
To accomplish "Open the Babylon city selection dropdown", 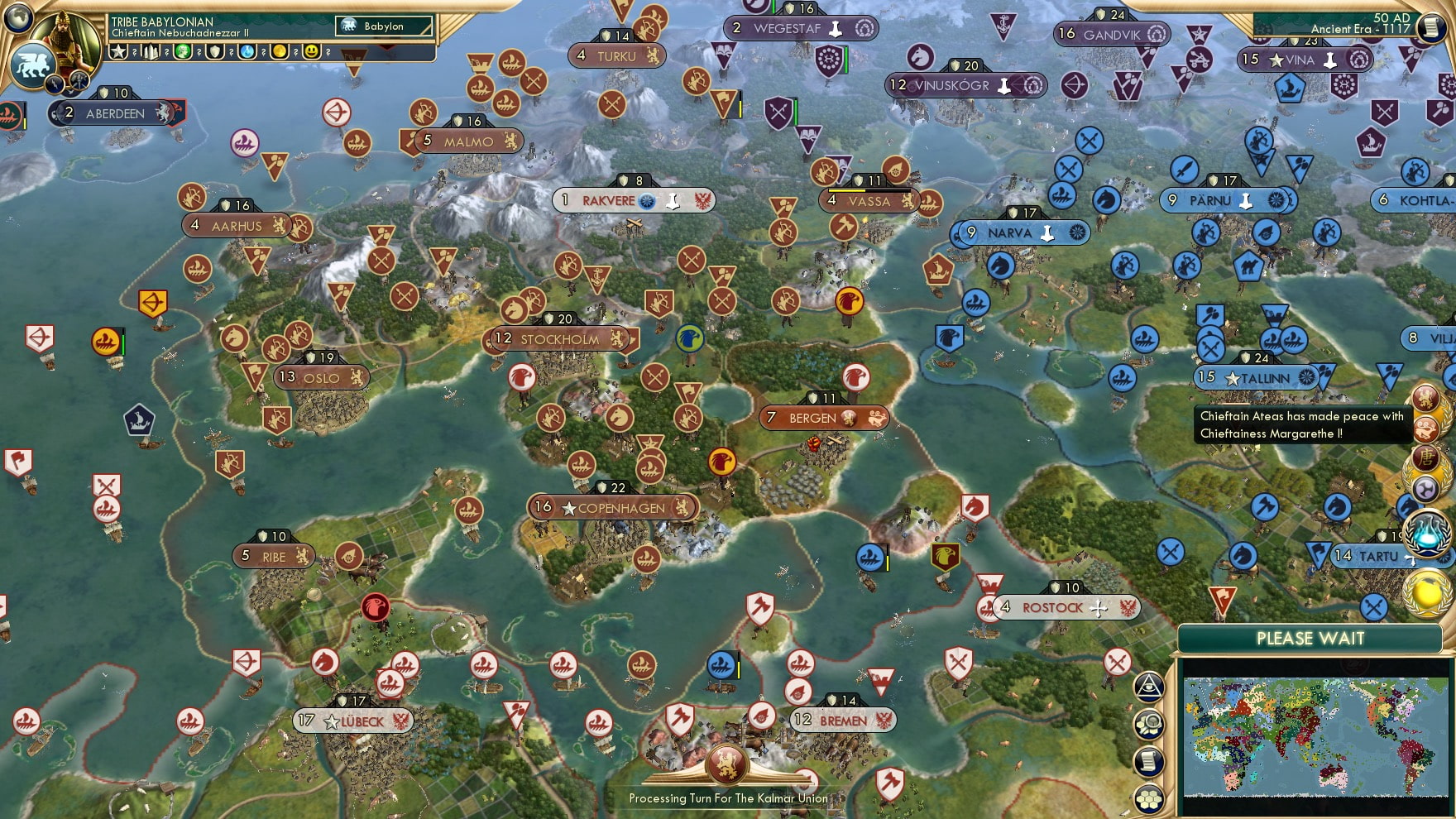I will click(x=382, y=26).
